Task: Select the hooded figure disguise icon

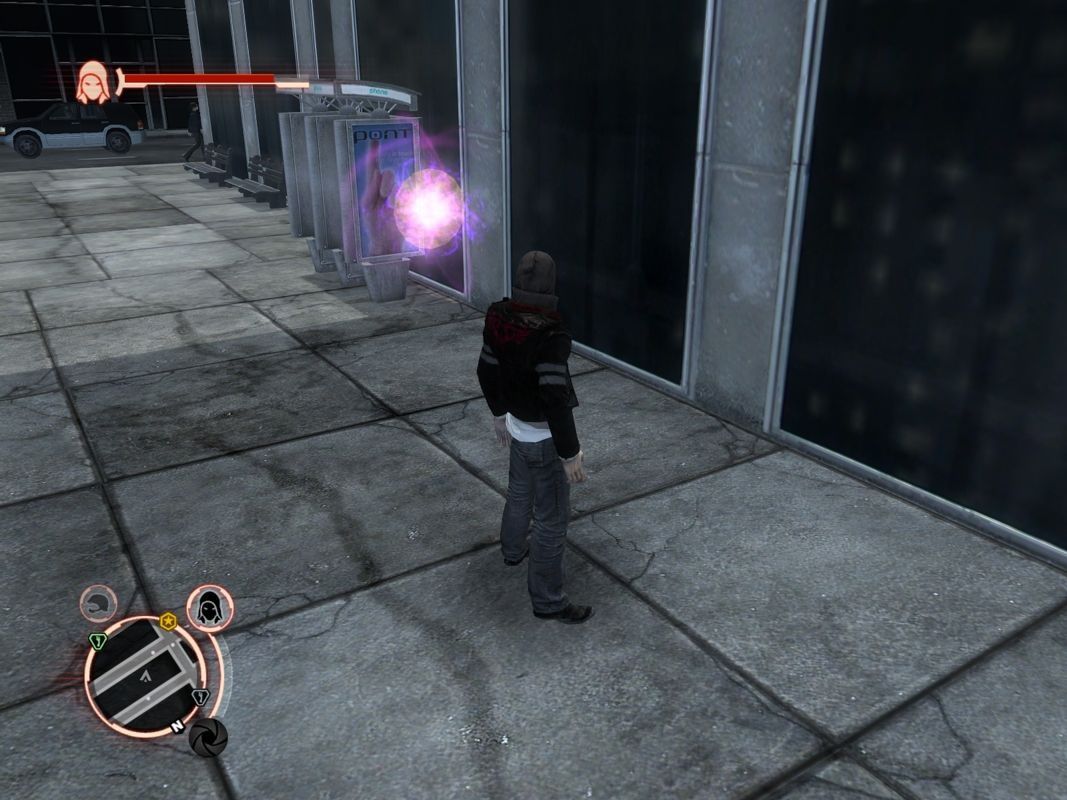Action: (x=210, y=608)
